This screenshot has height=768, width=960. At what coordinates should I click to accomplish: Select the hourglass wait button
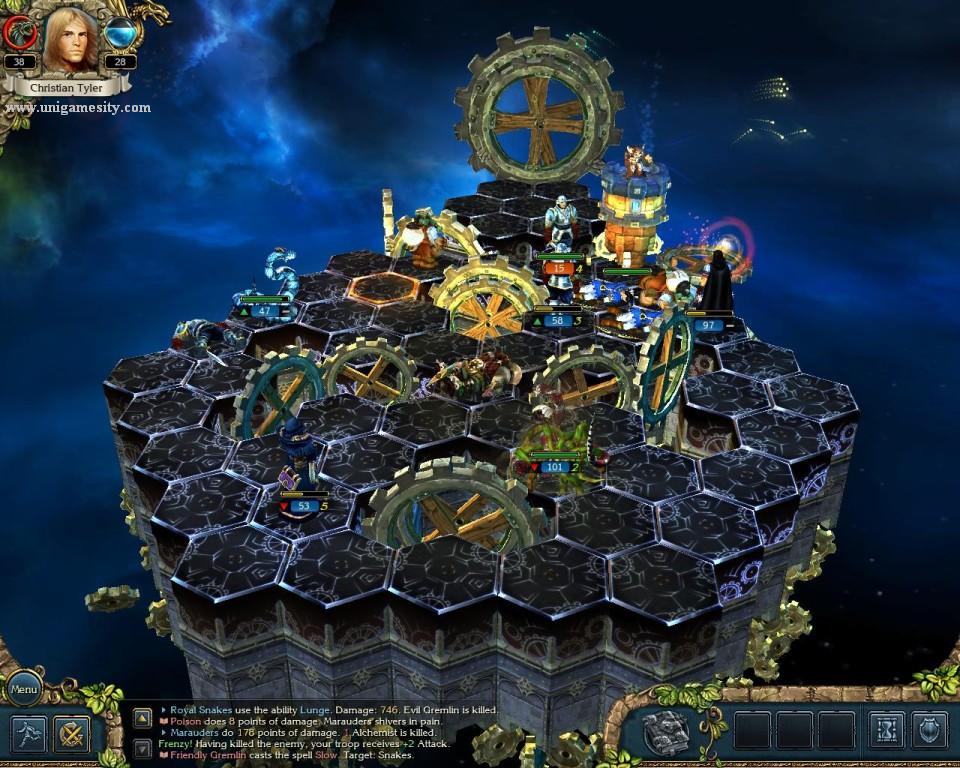[886, 731]
